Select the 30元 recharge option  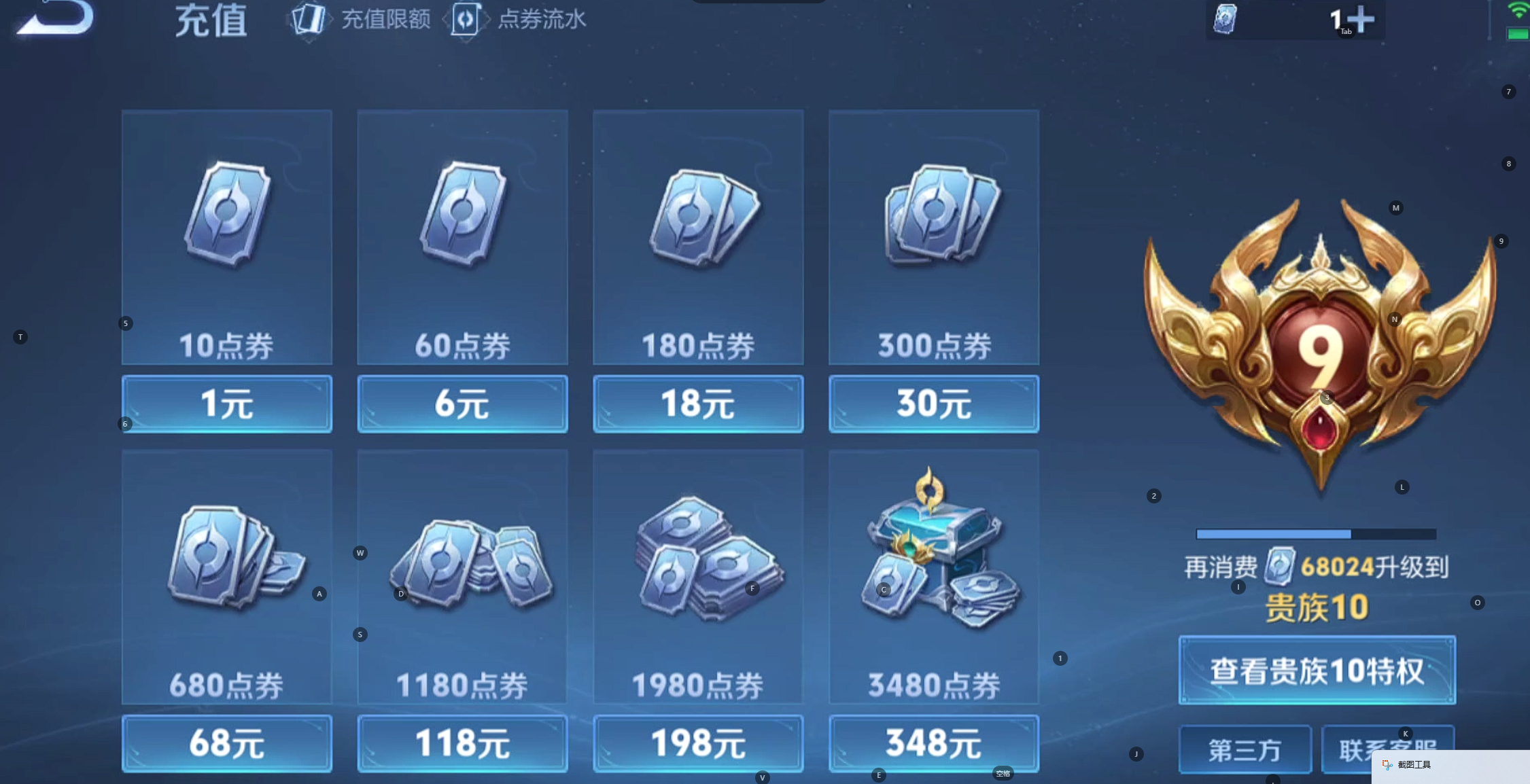pyautogui.click(x=933, y=404)
